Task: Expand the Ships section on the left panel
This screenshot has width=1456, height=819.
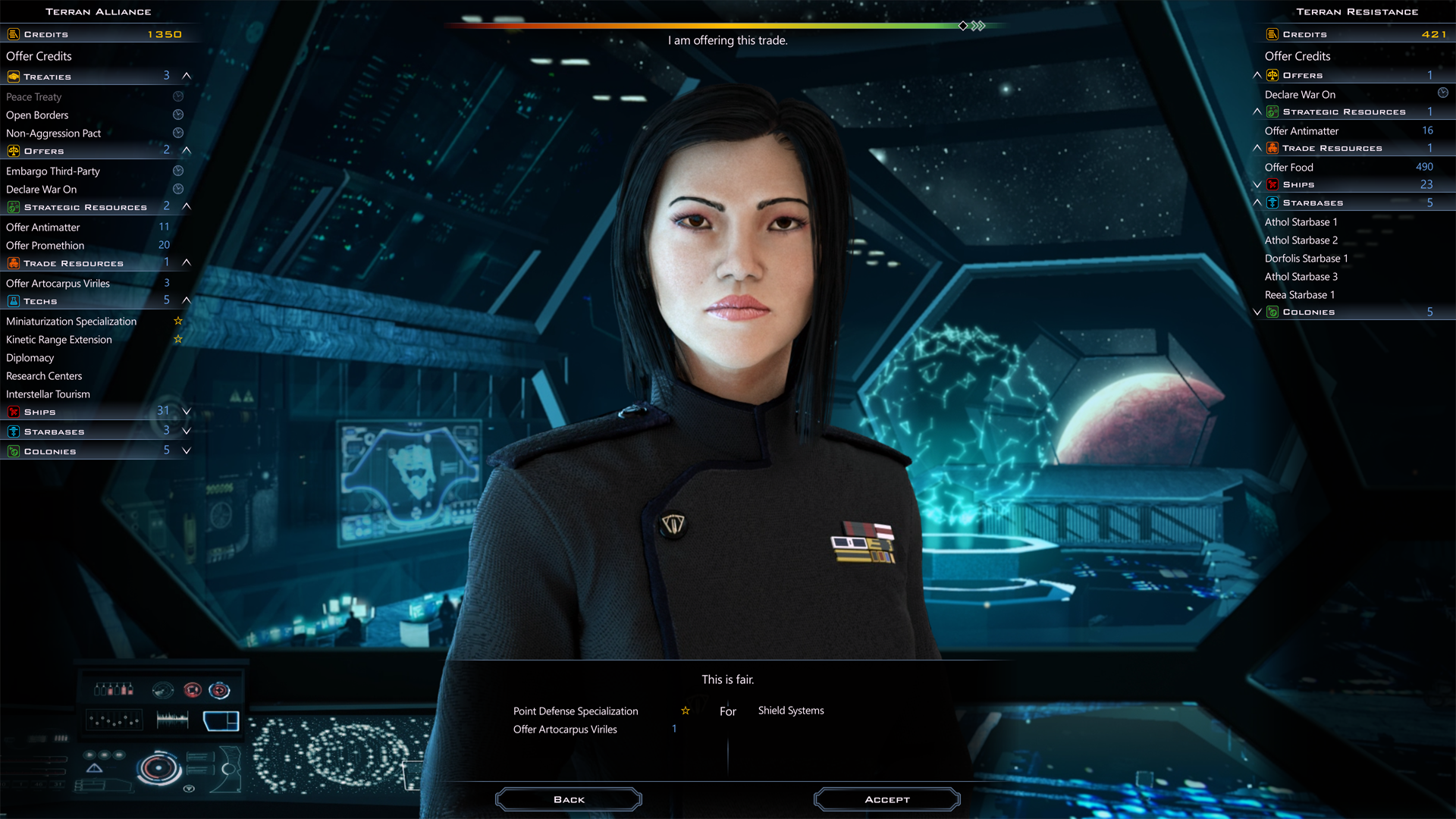Action: click(187, 411)
